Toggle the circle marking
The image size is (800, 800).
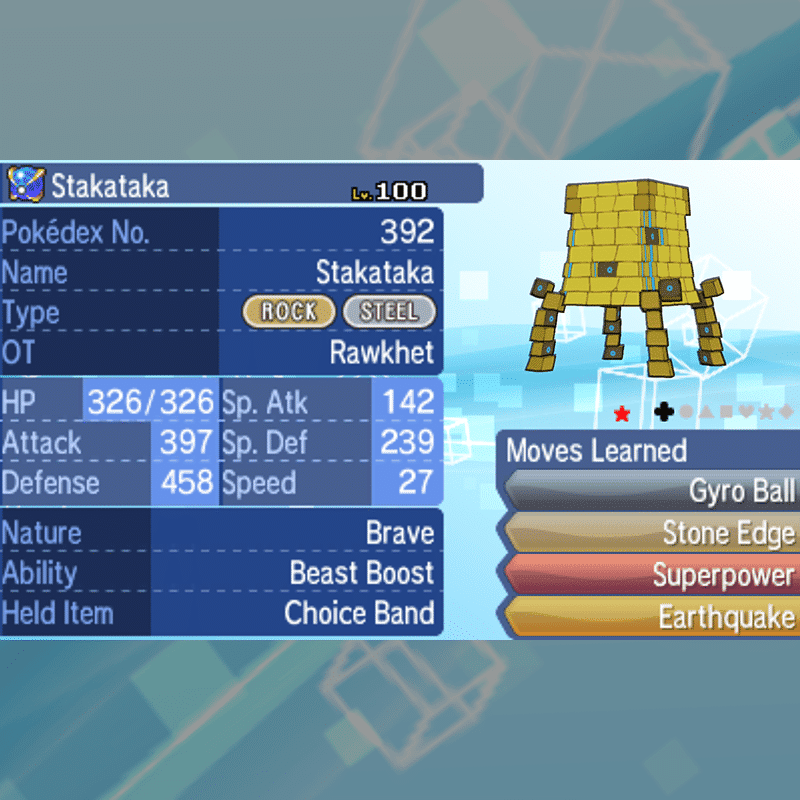pos(686,411)
